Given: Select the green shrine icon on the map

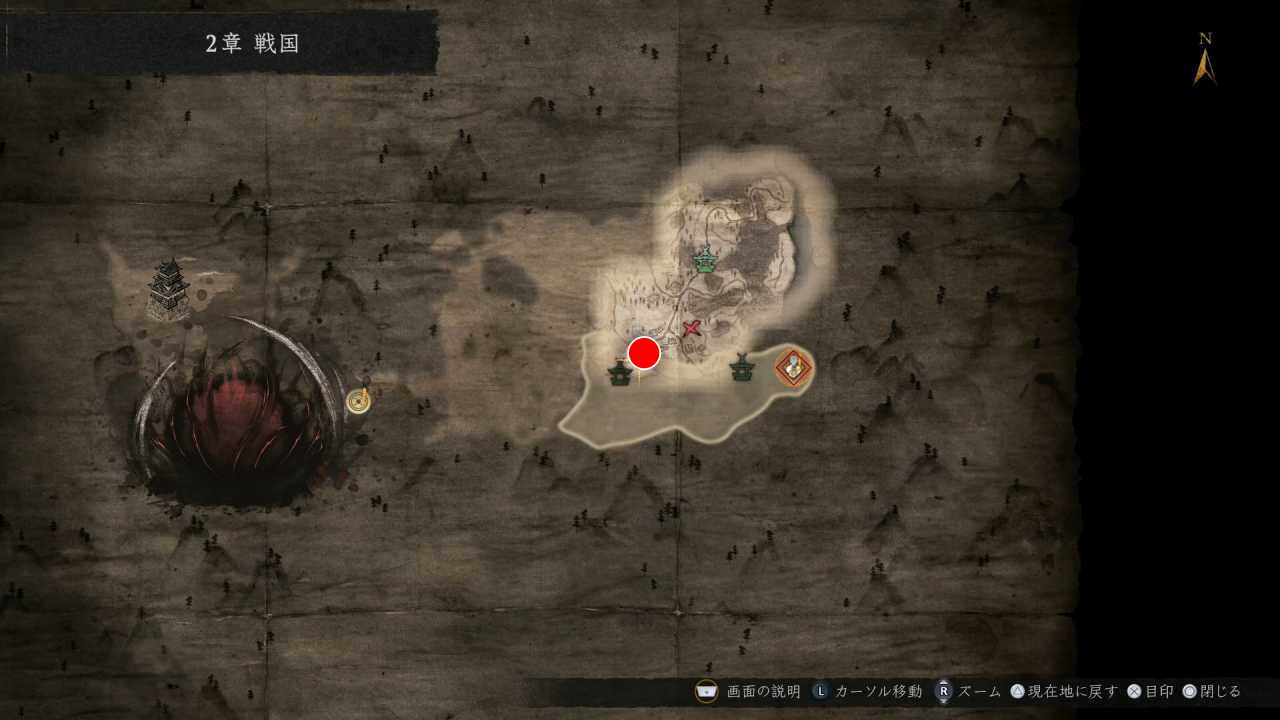Looking at the screenshot, I should click(x=706, y=260).
